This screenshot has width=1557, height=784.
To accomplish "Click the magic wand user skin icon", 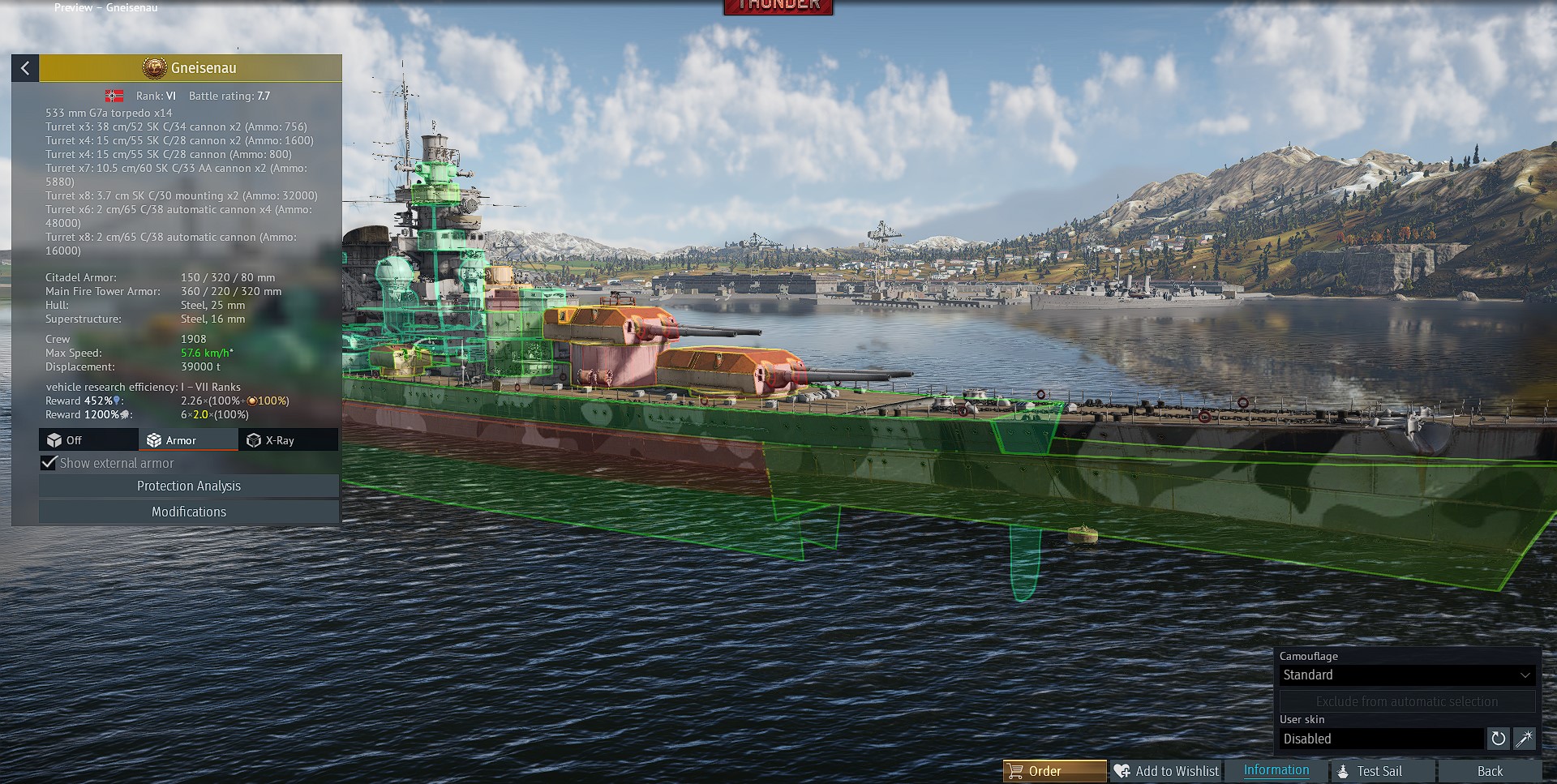I will coord(1525,739).
